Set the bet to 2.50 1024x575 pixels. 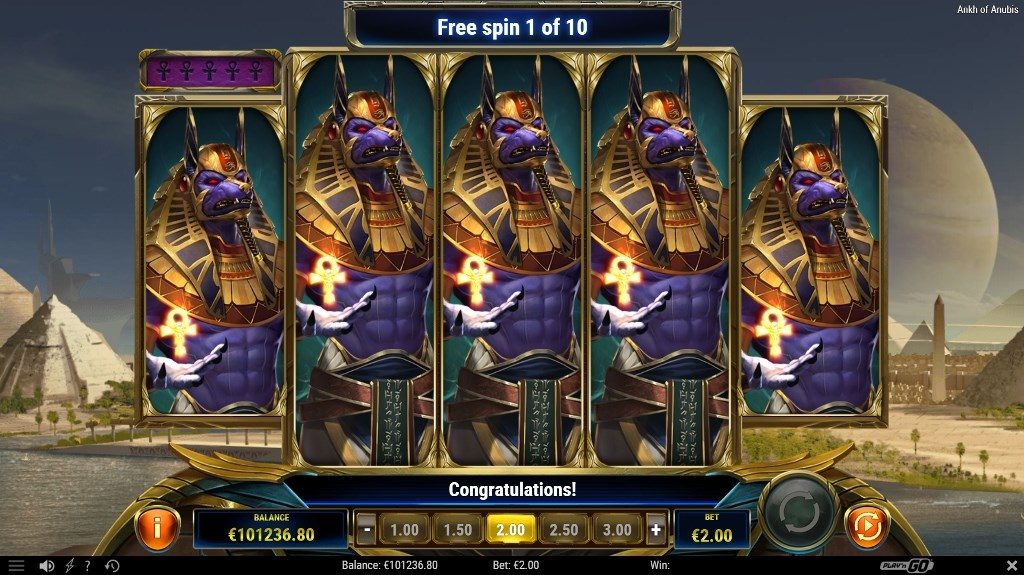pyautogui.click(x=564, y=530)
